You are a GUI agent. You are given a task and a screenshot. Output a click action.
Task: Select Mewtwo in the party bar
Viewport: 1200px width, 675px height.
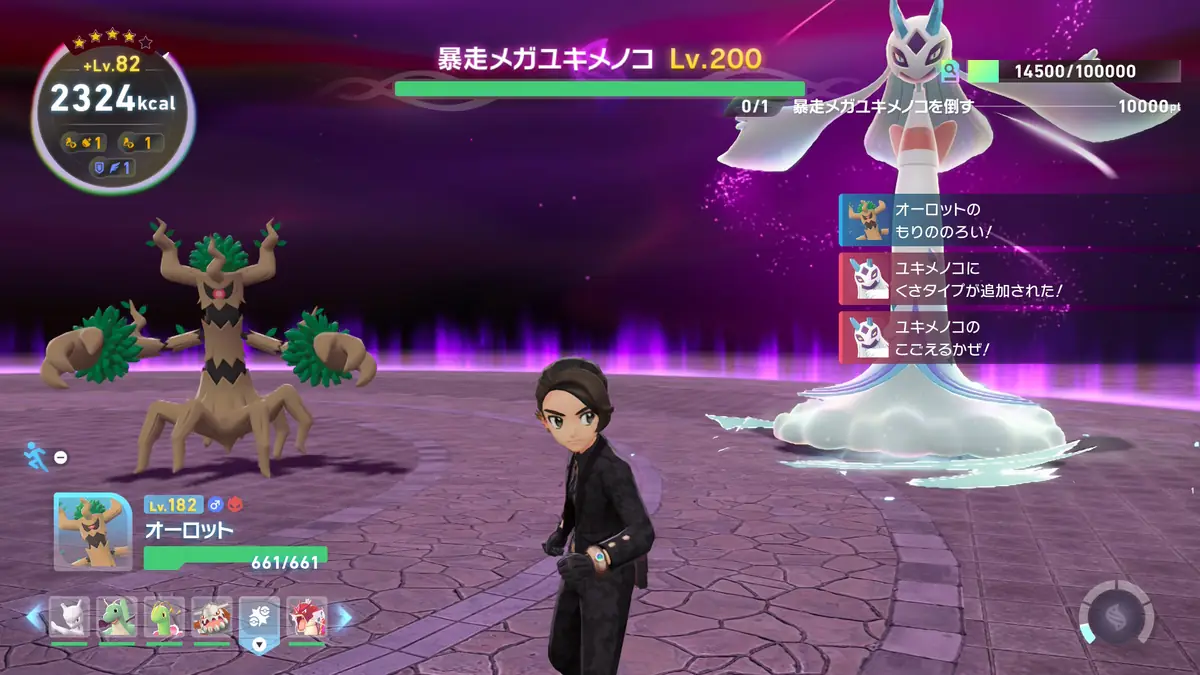pos(69,618)
